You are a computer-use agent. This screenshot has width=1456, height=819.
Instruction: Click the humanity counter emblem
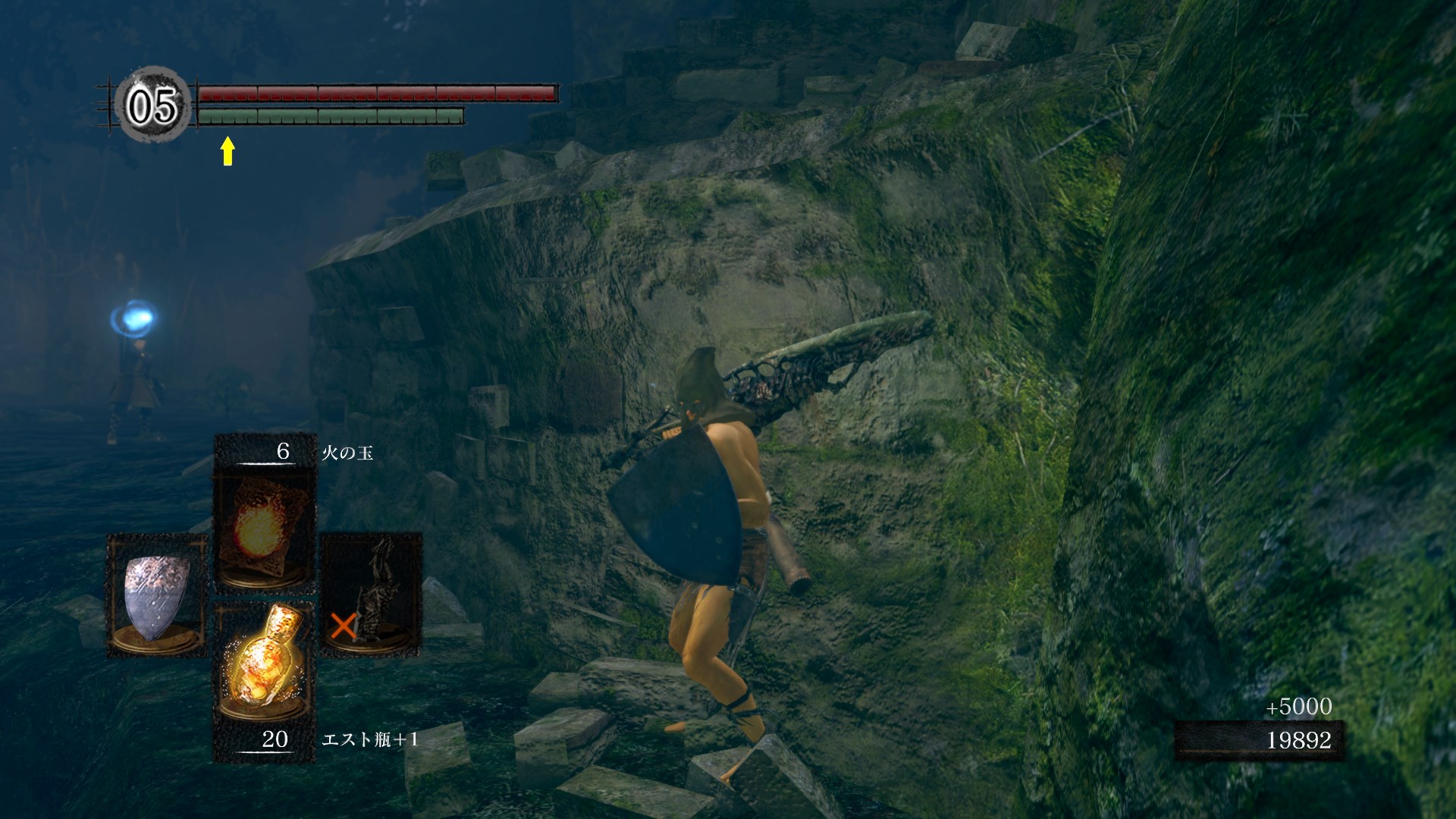[152, 105]
